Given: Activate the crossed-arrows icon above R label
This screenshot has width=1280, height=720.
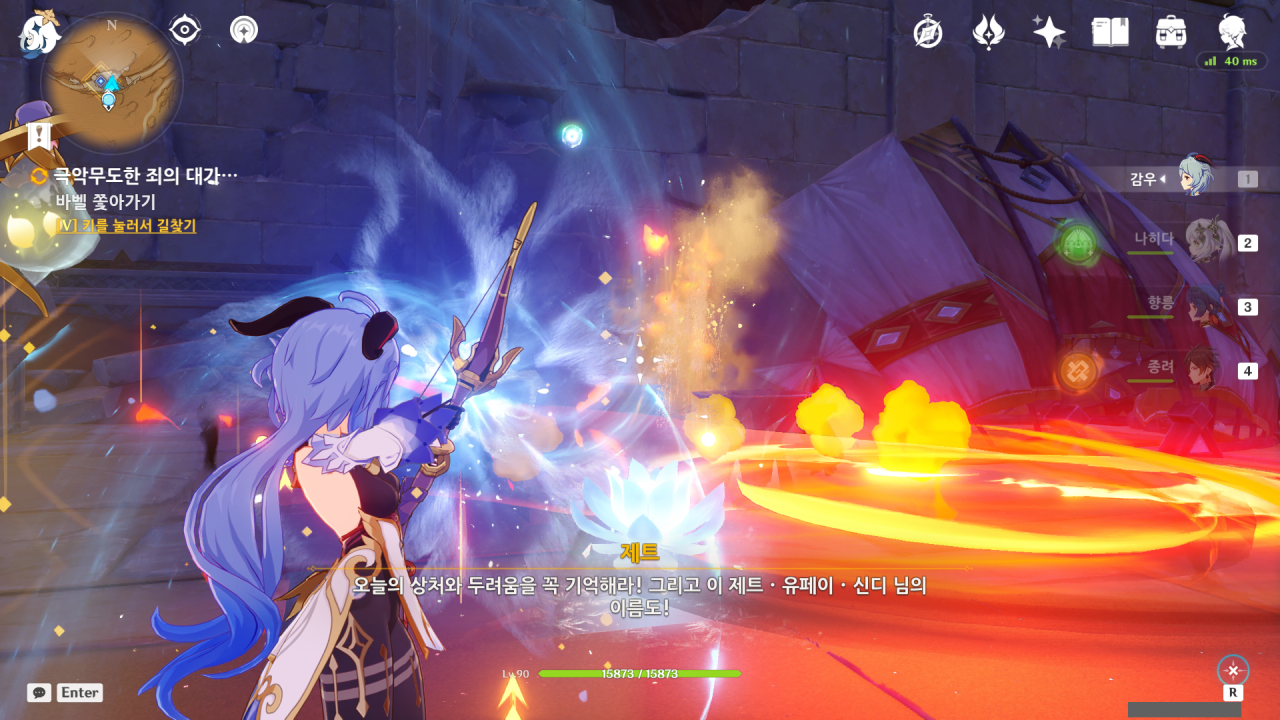Looking at the screenshot, I should point(1233,669).
